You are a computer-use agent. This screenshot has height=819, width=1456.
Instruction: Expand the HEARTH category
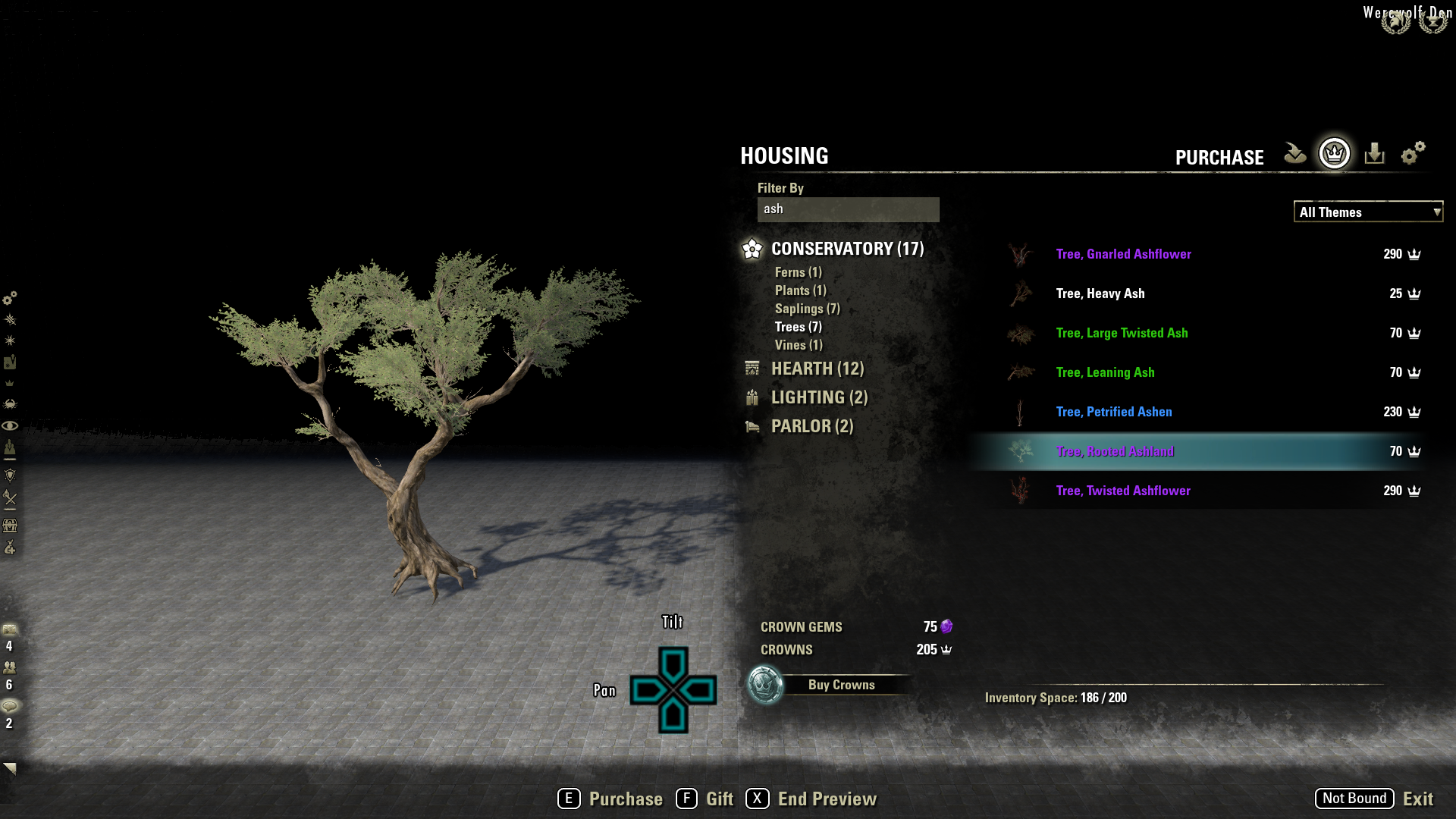[816, 369]
